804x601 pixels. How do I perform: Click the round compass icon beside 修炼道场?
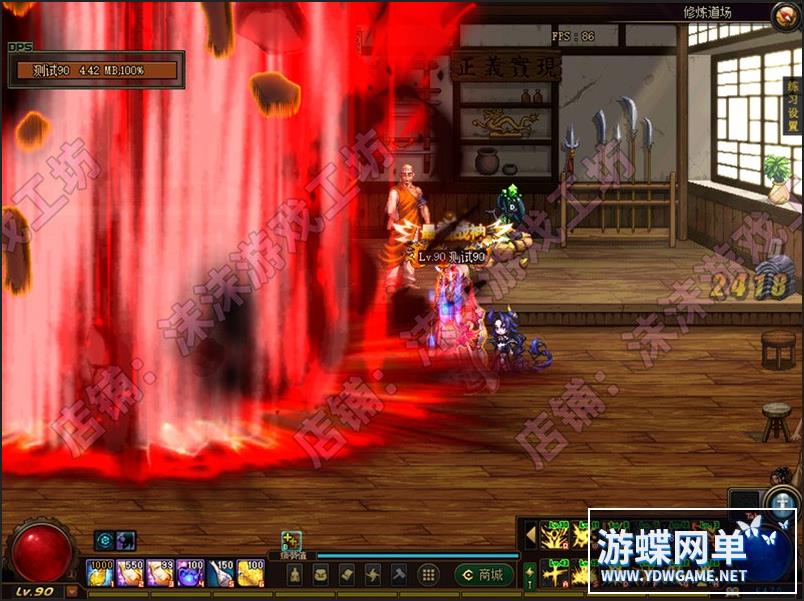(786, 14)
